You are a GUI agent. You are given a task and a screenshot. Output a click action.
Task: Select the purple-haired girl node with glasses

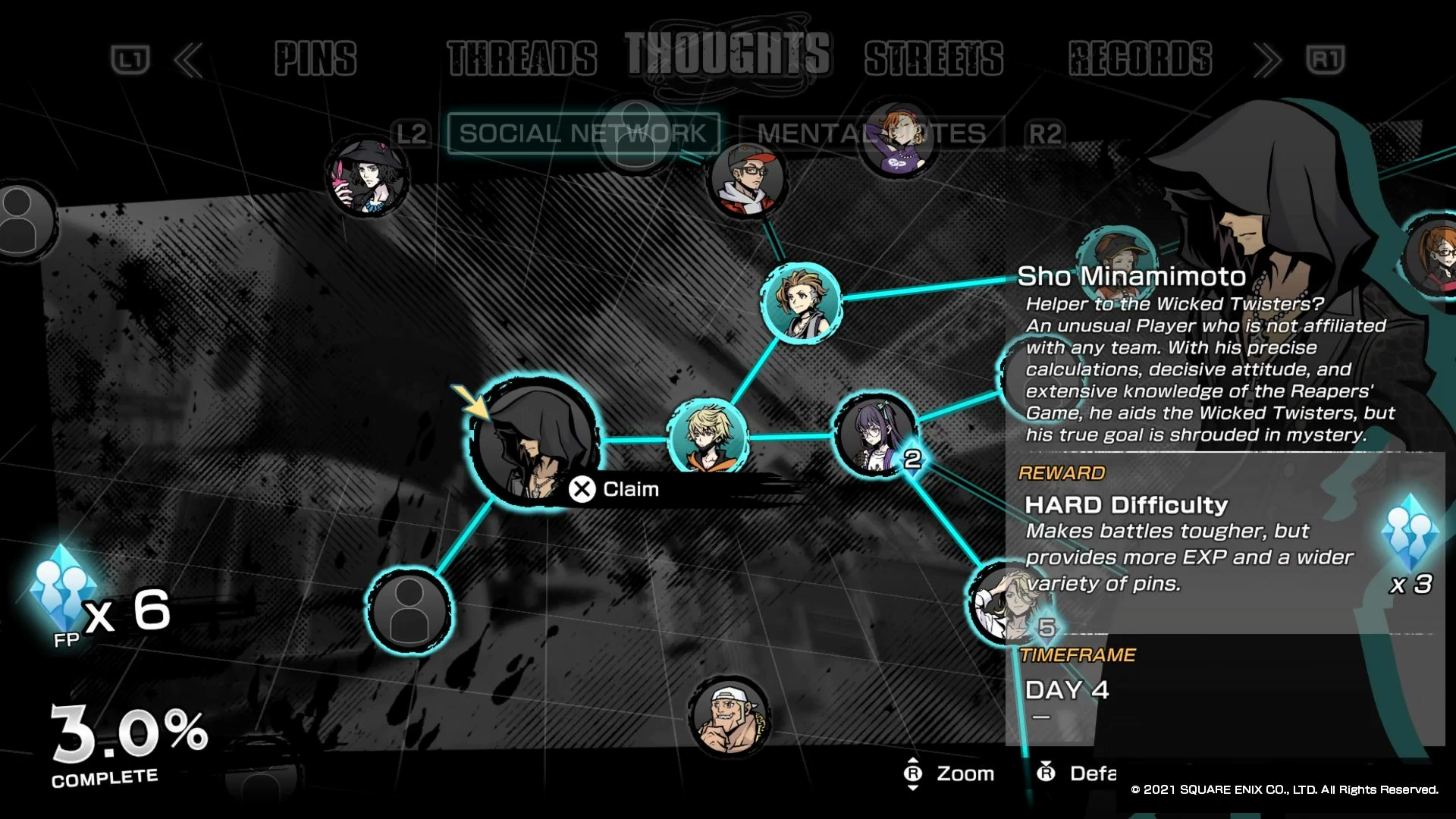(x=874, y=435)
